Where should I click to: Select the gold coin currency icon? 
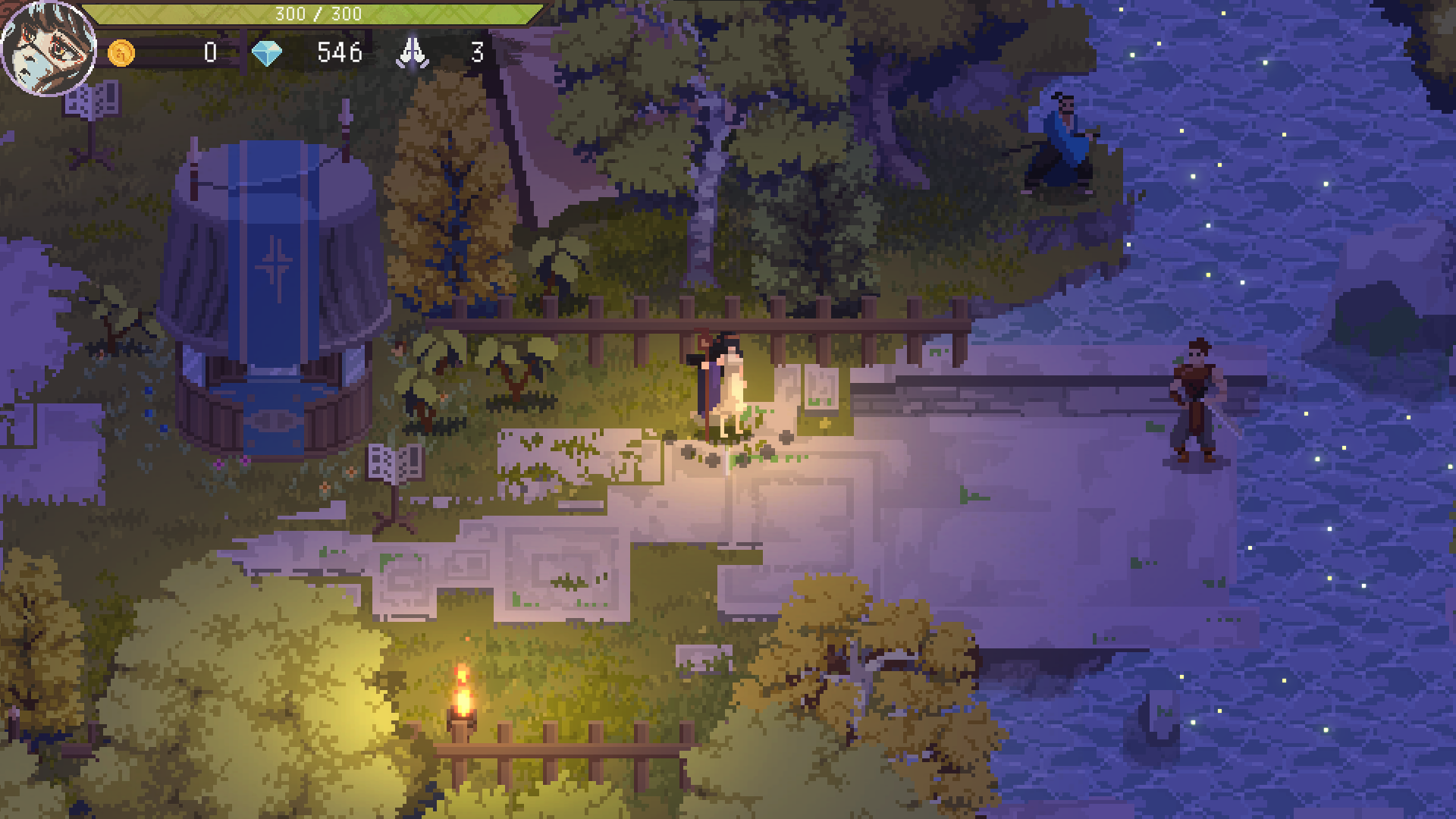click(x=121, y=53)
